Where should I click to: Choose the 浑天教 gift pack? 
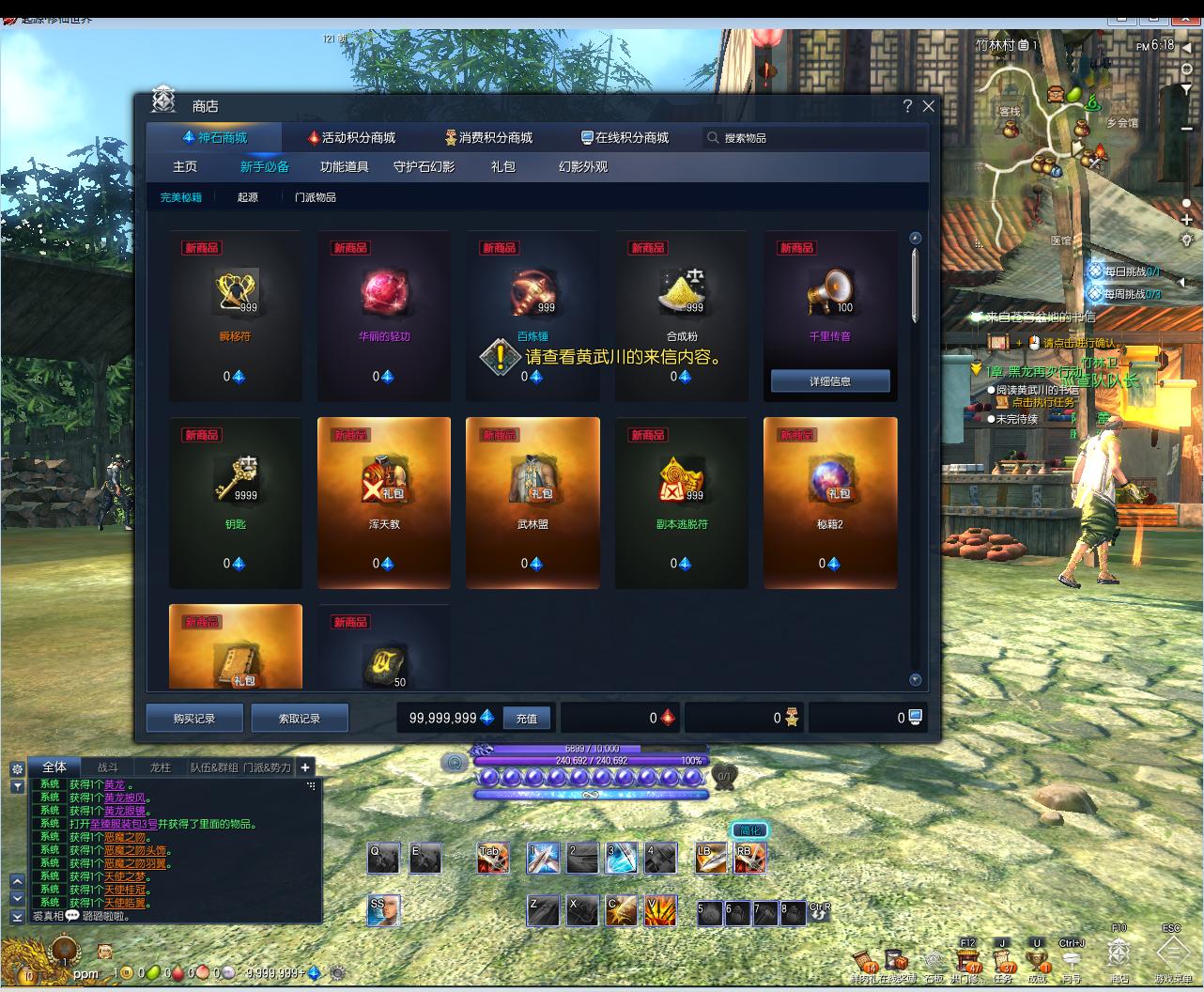pyautogui.click(x=384, y=488)
